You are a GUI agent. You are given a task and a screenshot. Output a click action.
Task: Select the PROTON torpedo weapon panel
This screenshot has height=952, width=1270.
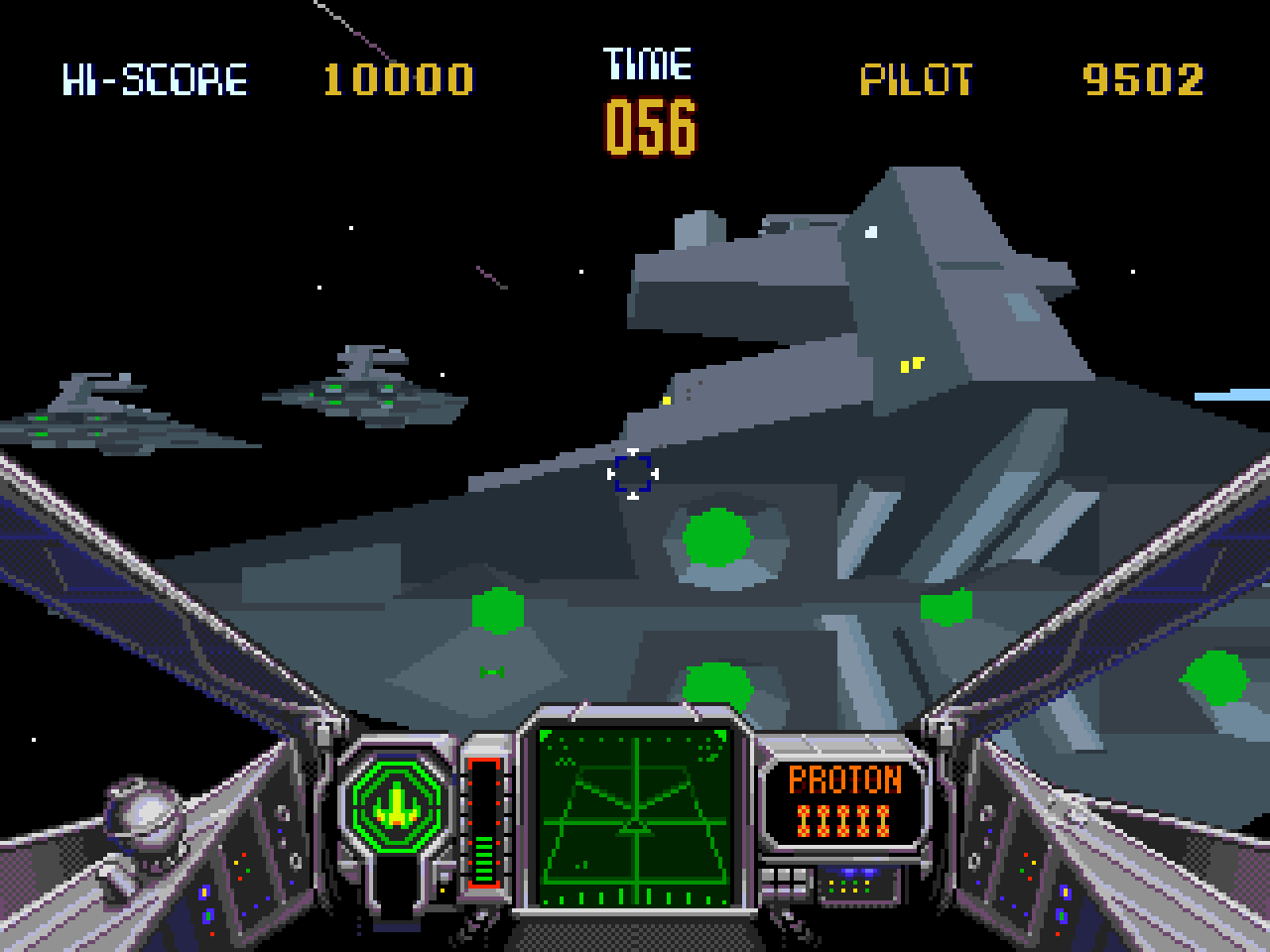[844, 801]
